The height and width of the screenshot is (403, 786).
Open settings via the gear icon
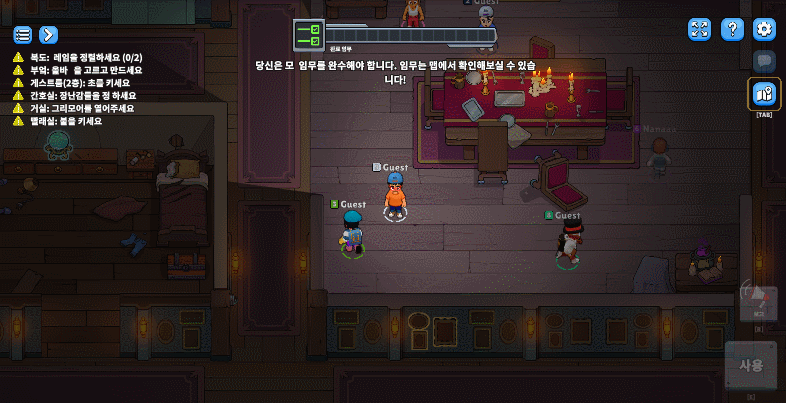[x=764, y=30]
